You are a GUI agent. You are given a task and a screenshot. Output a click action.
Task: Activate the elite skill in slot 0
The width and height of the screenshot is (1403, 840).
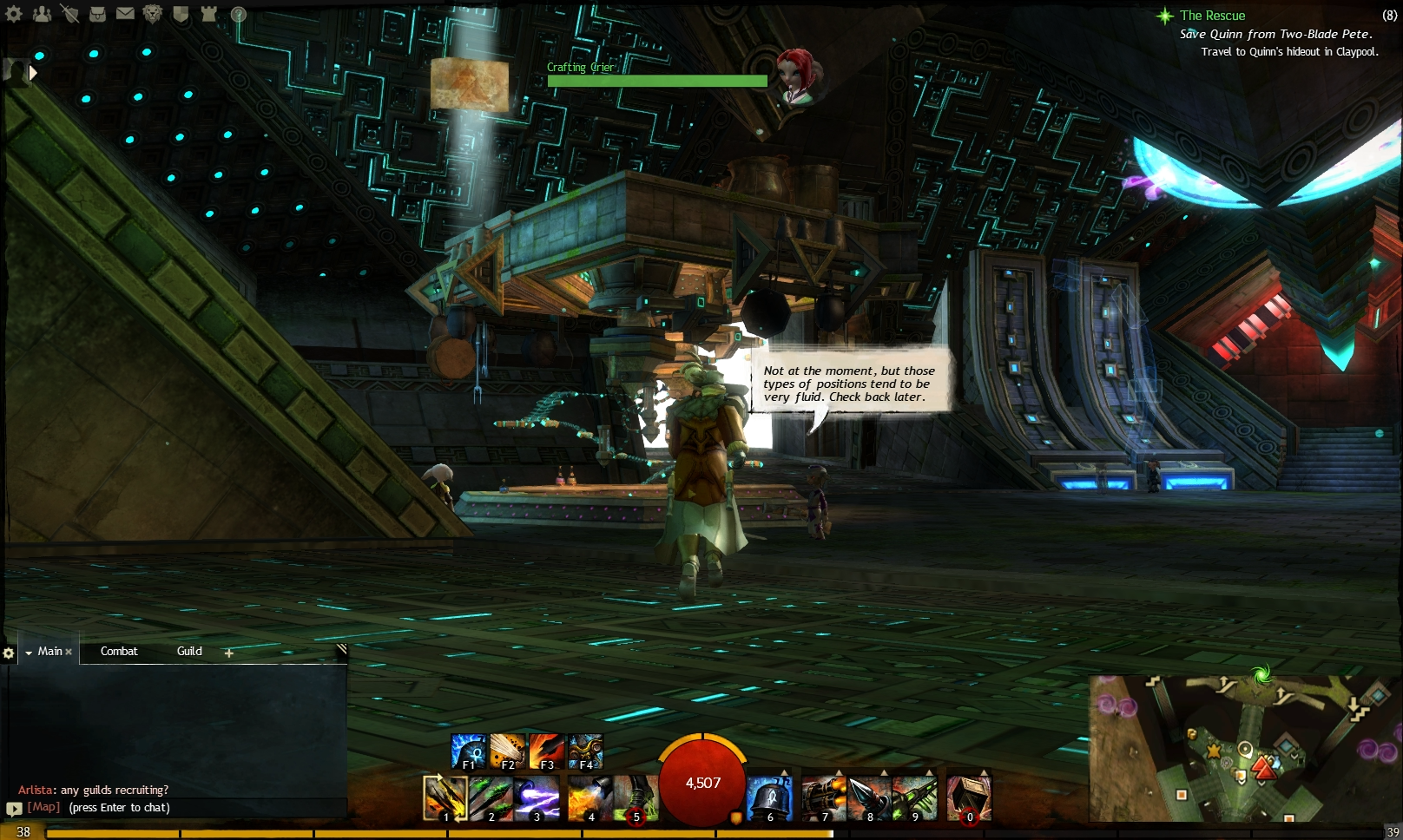970,797
